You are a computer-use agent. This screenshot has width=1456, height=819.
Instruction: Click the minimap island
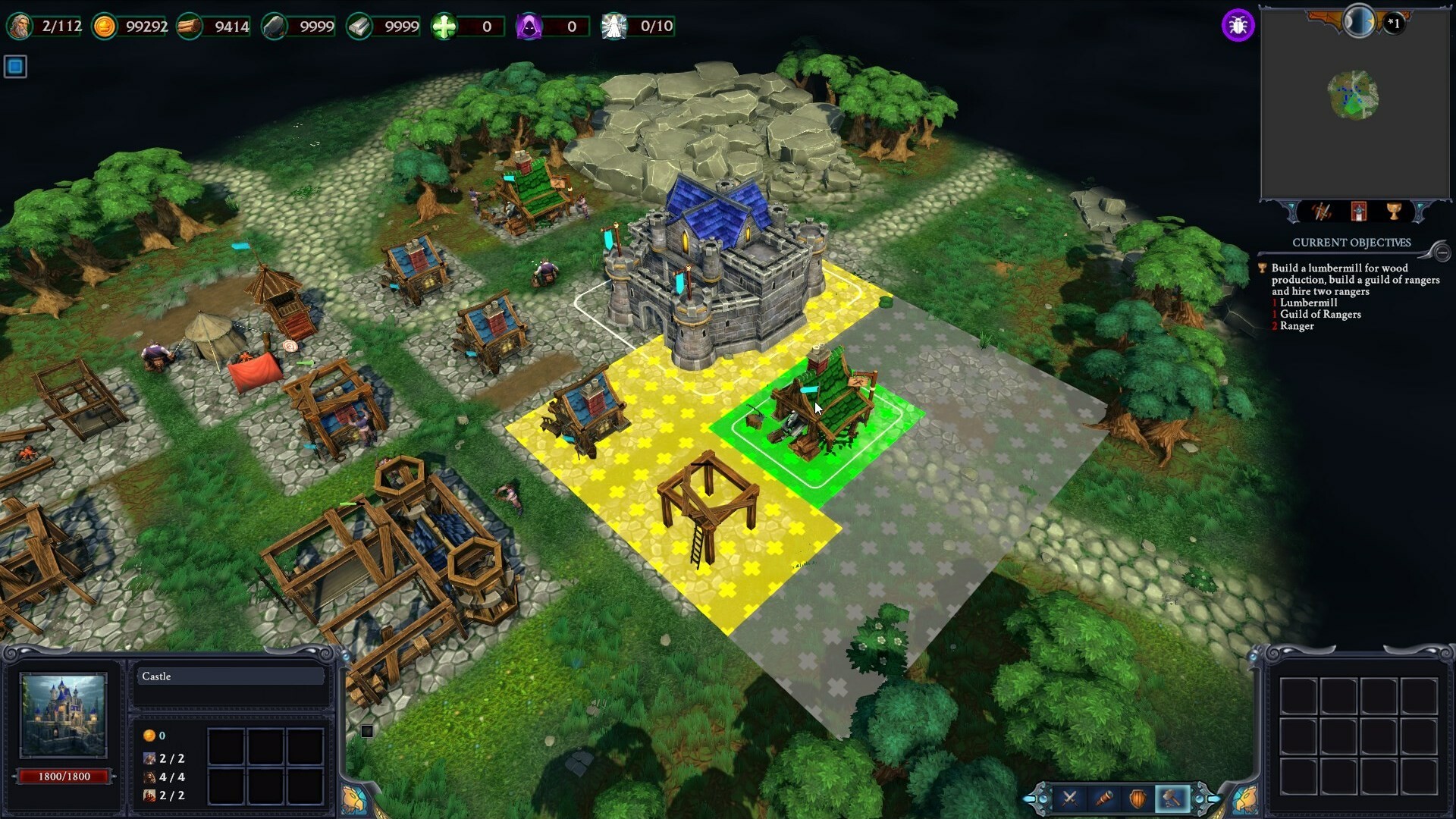pyautogui.click(x=1354, y=96)
